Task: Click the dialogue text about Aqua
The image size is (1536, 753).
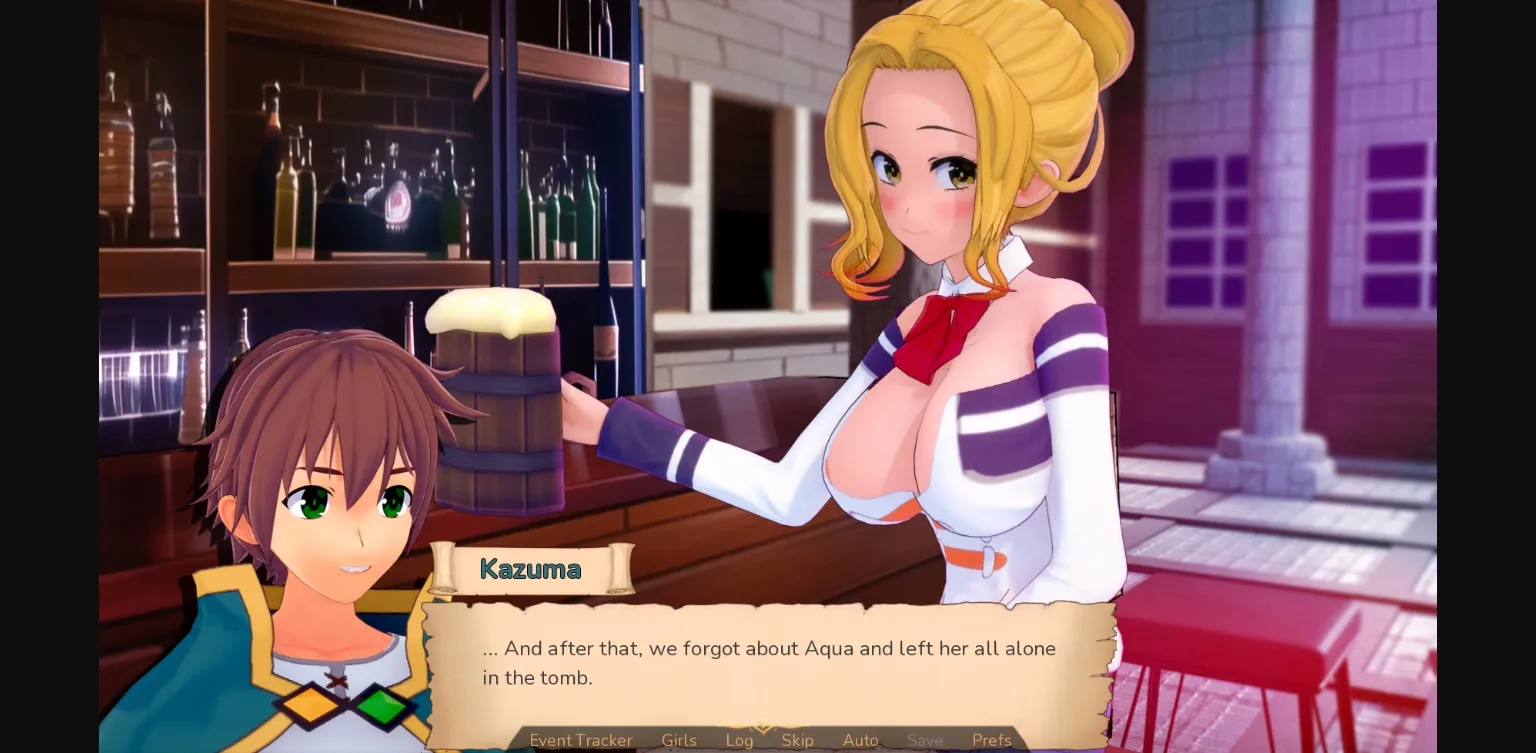Action: click(x=770, y=649)
